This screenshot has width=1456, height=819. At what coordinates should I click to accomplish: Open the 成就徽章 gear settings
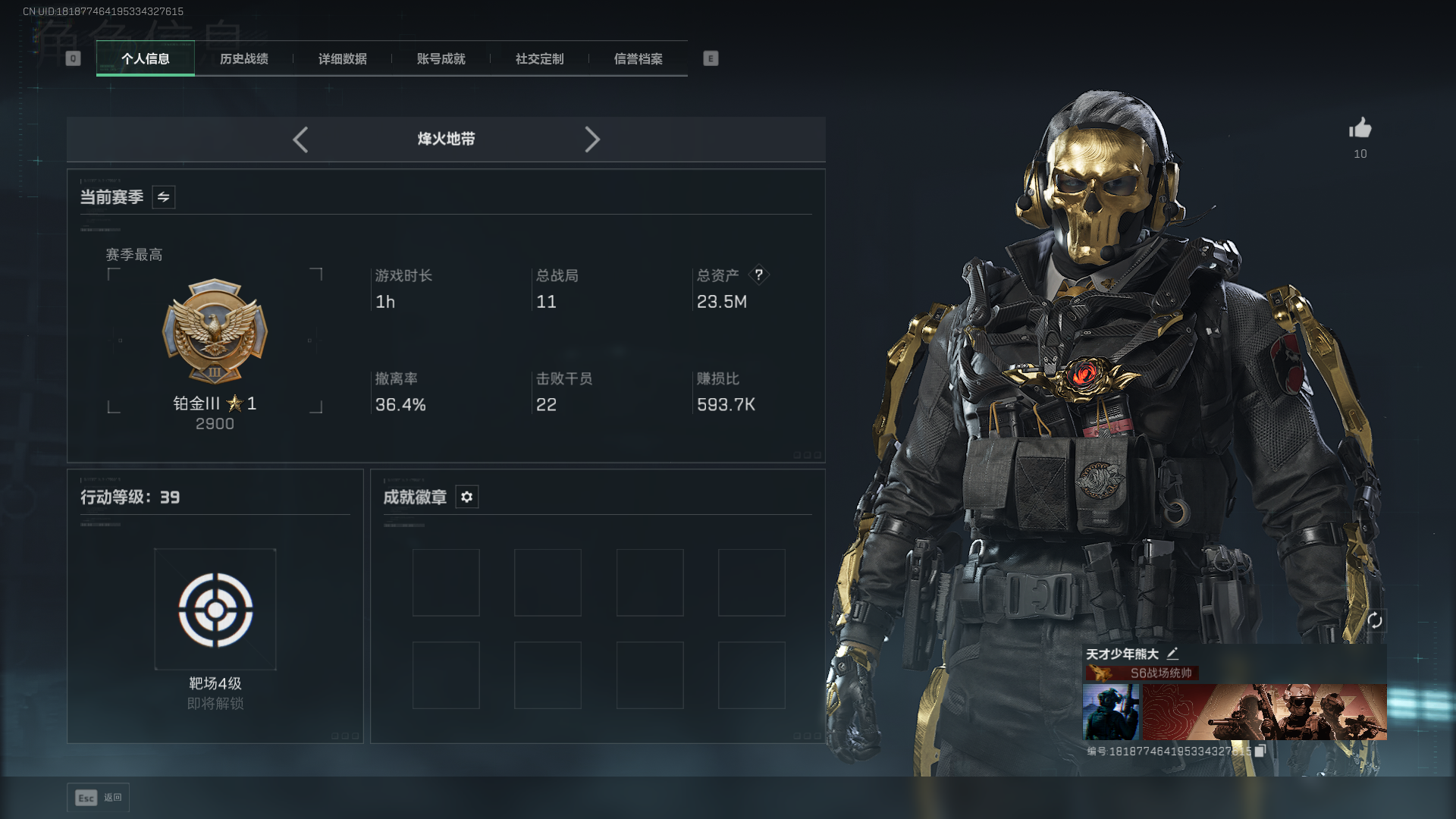(466, 497)
